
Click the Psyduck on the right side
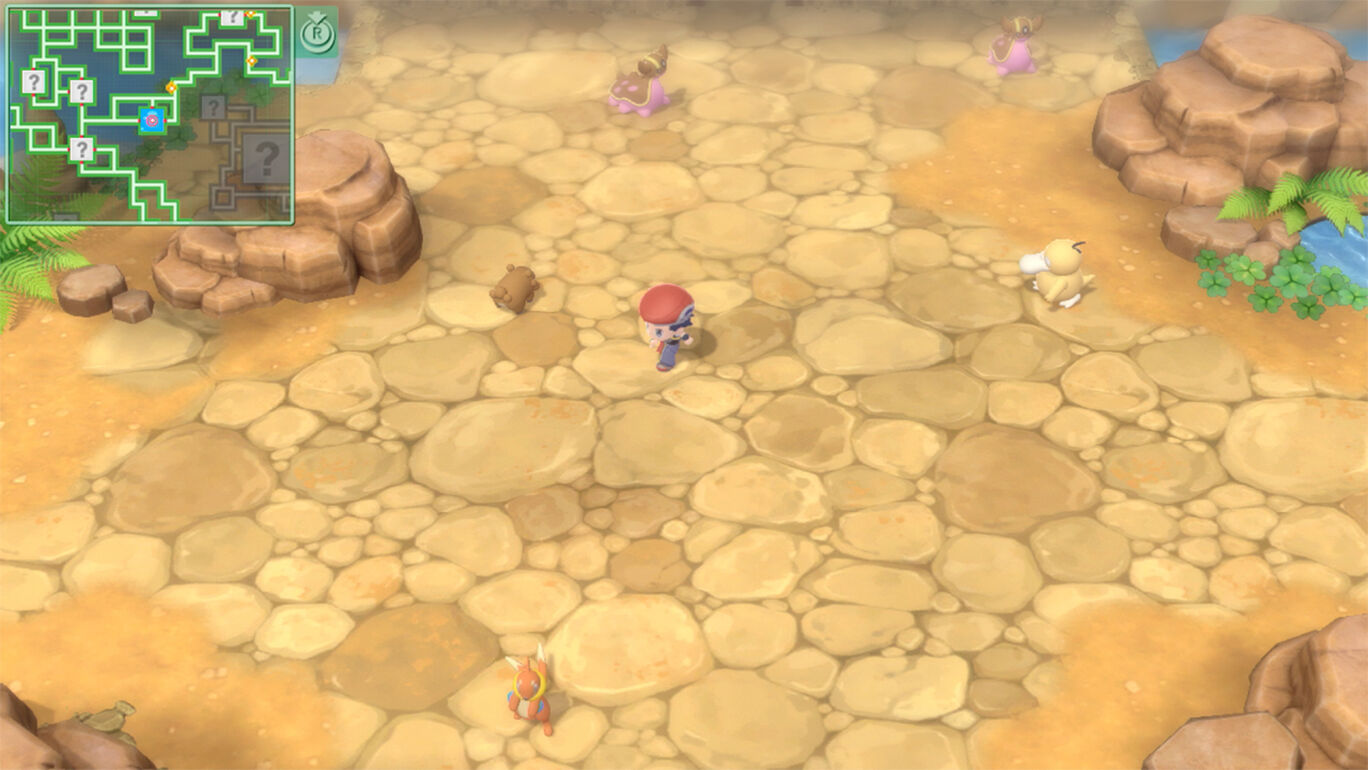(1057, 270)
